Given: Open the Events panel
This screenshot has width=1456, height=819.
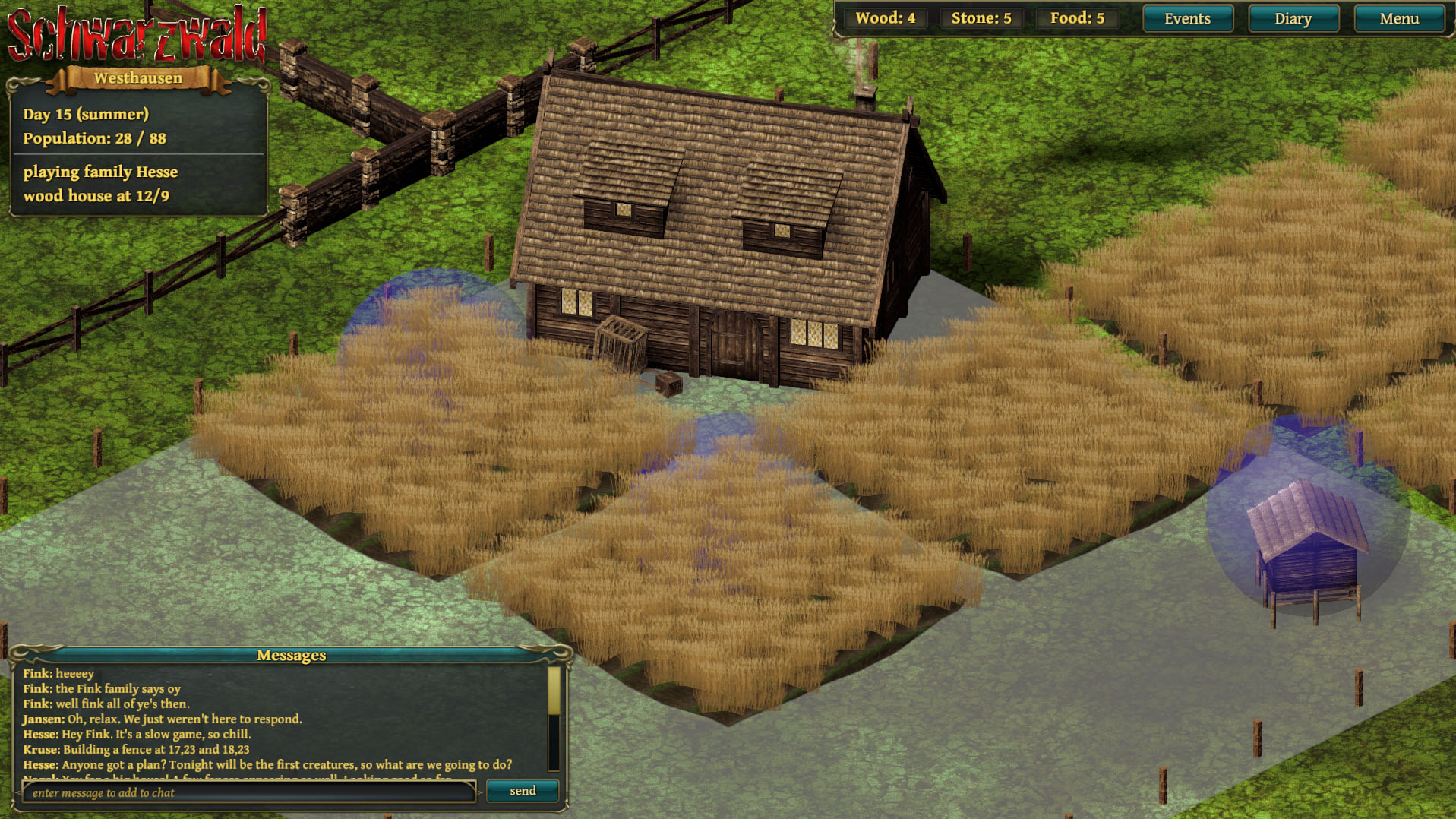Looking at the screenshot, I should tap(1187, 19).
